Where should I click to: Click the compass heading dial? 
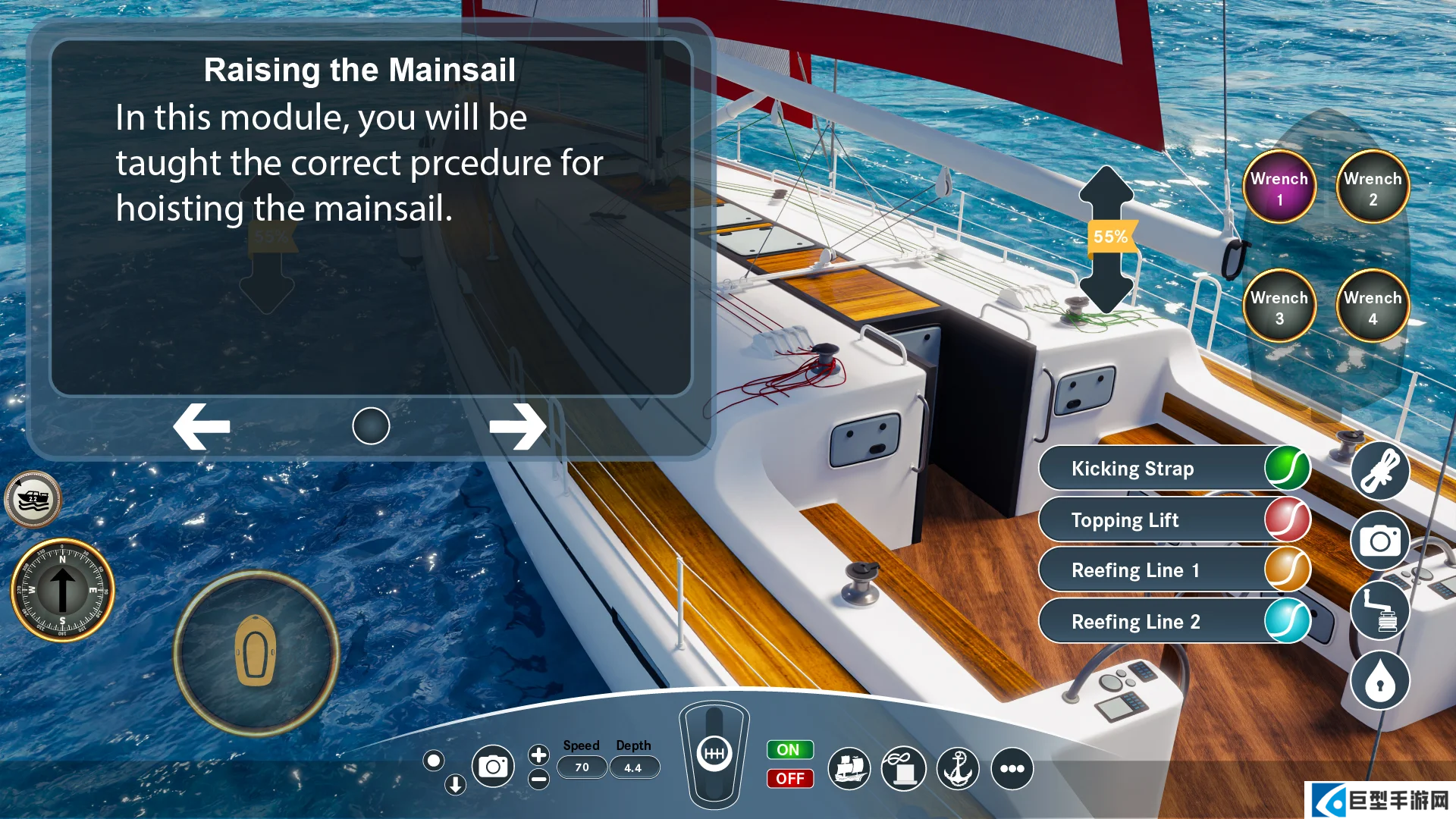[x=63, y=590]
